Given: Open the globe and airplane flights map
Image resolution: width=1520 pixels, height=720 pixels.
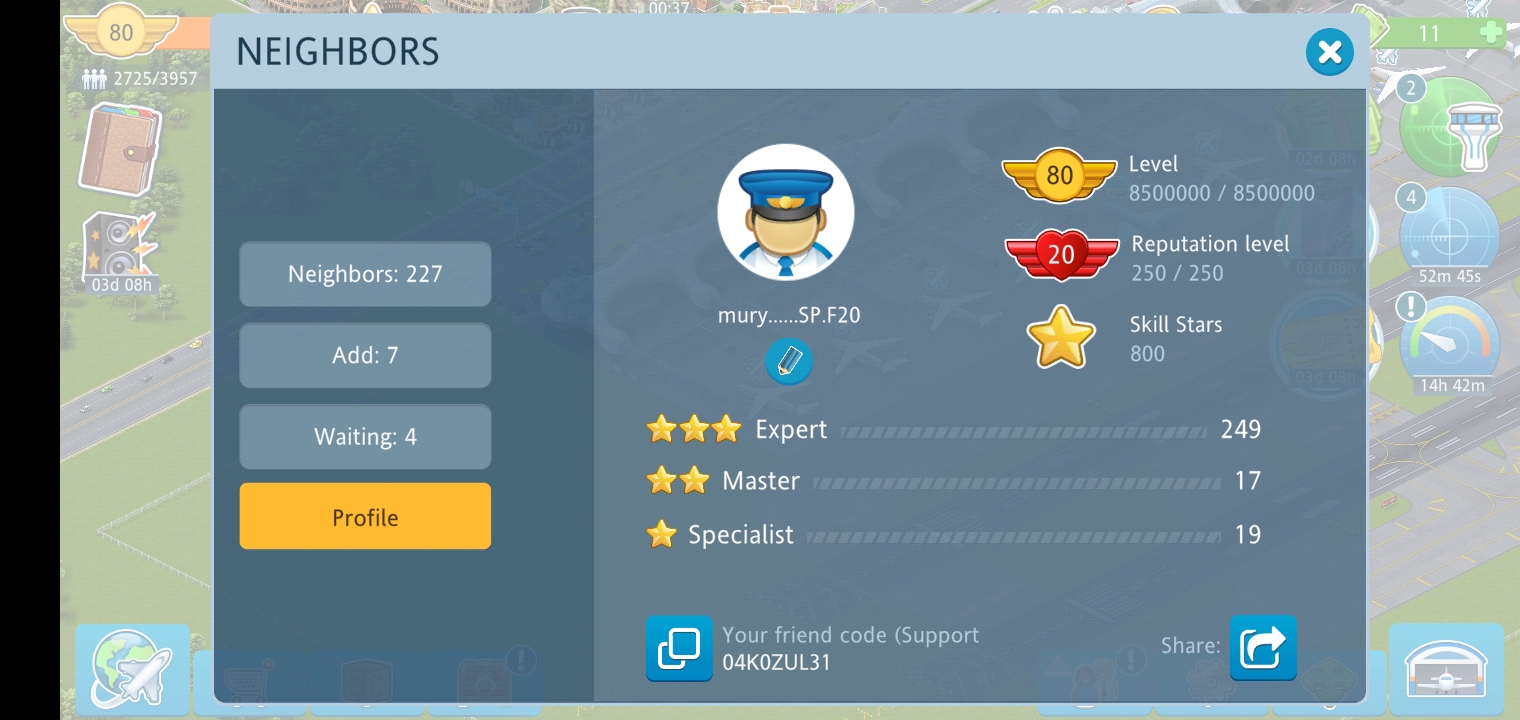Looking at the screenshot, I should (x=132, y=668).
